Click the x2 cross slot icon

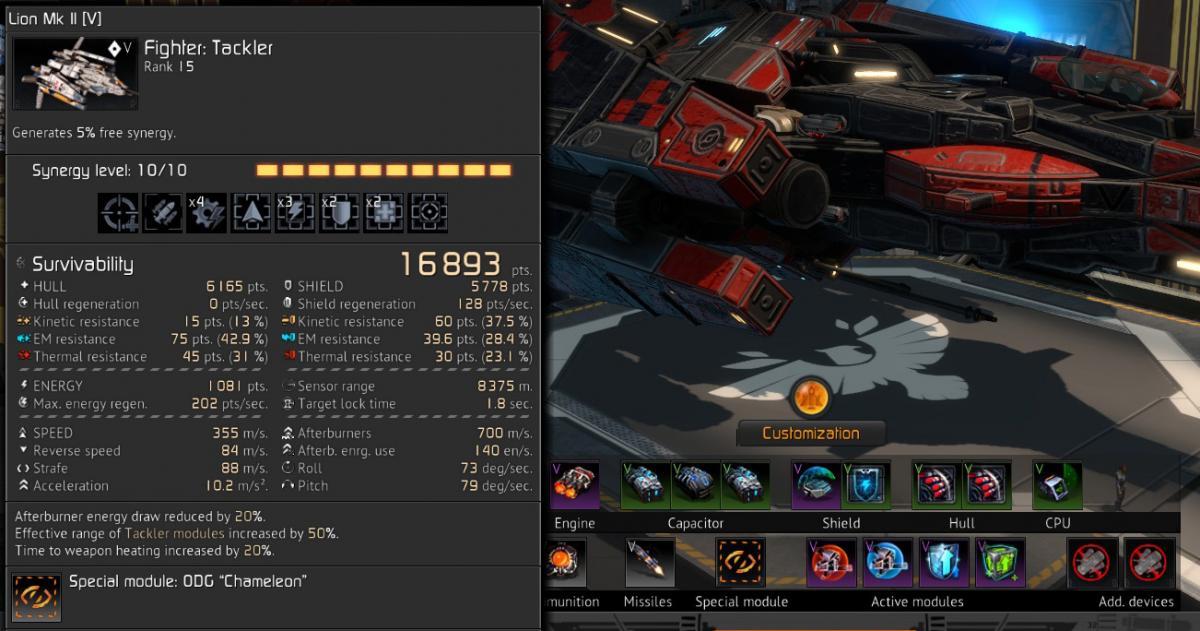(383, 213)
